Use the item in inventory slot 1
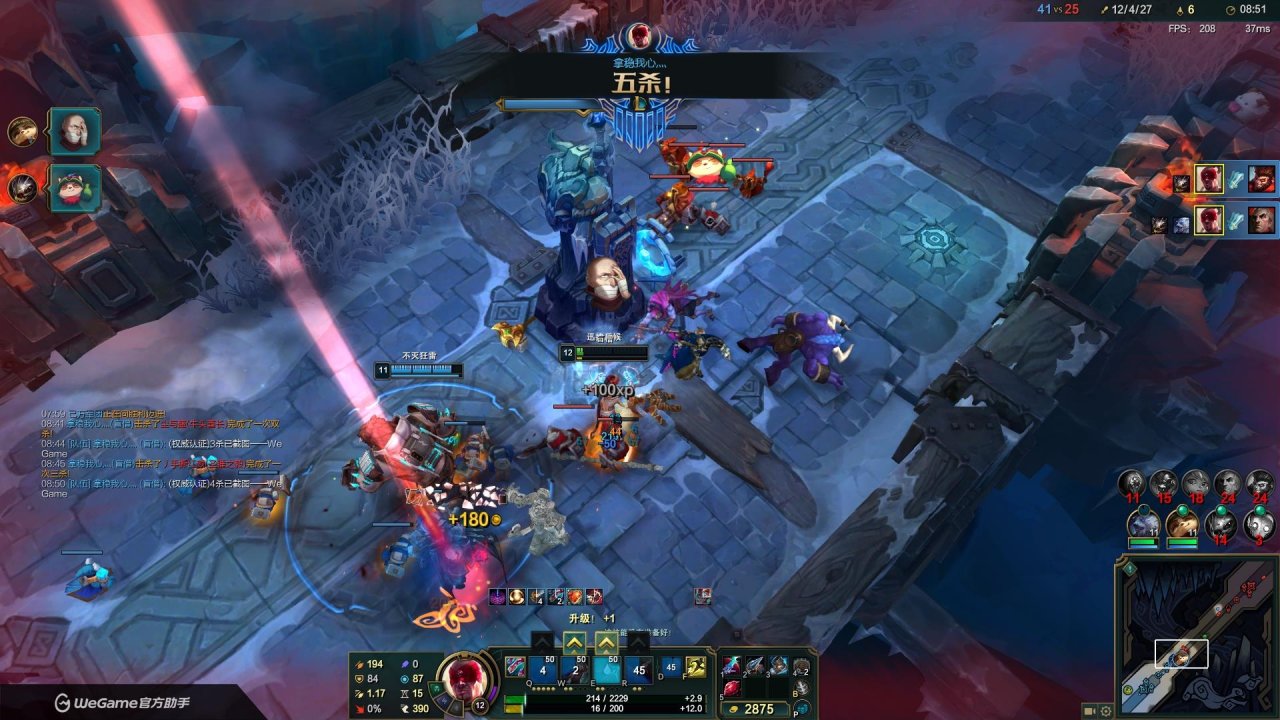The width and height of the screenshot is (1280, 720). (732, 667)
